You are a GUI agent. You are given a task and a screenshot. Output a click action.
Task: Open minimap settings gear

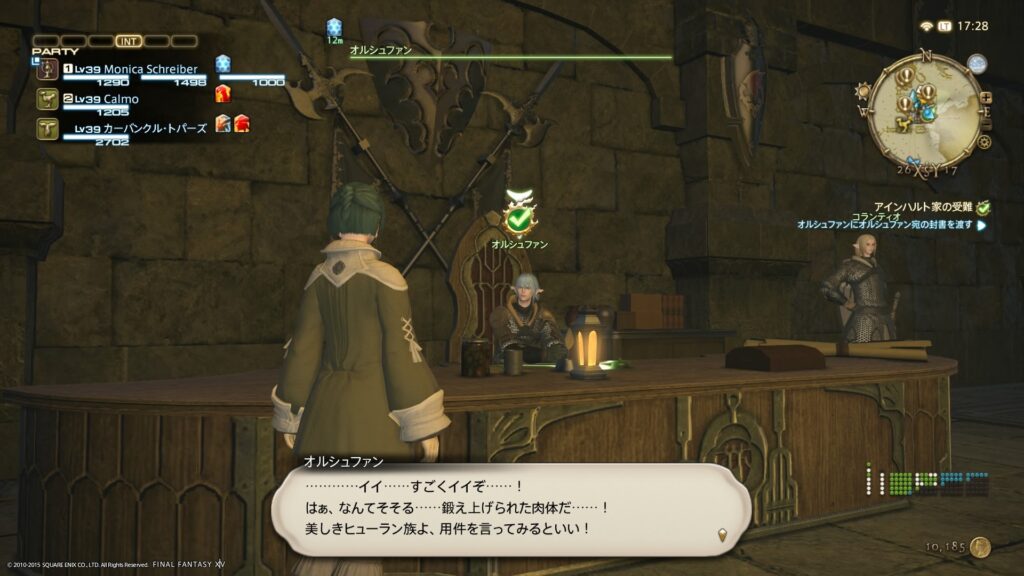(984, 142)
